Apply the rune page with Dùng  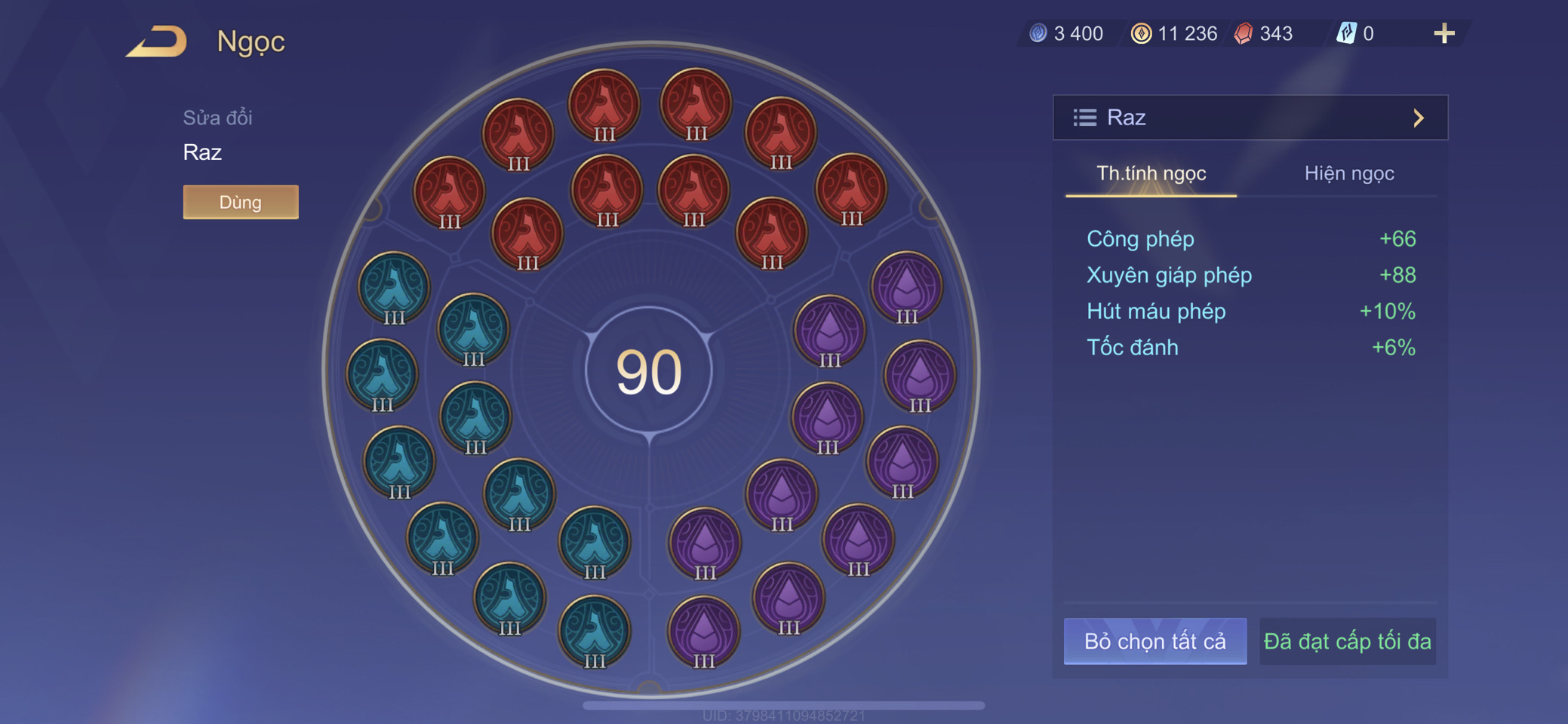(241, 202)
